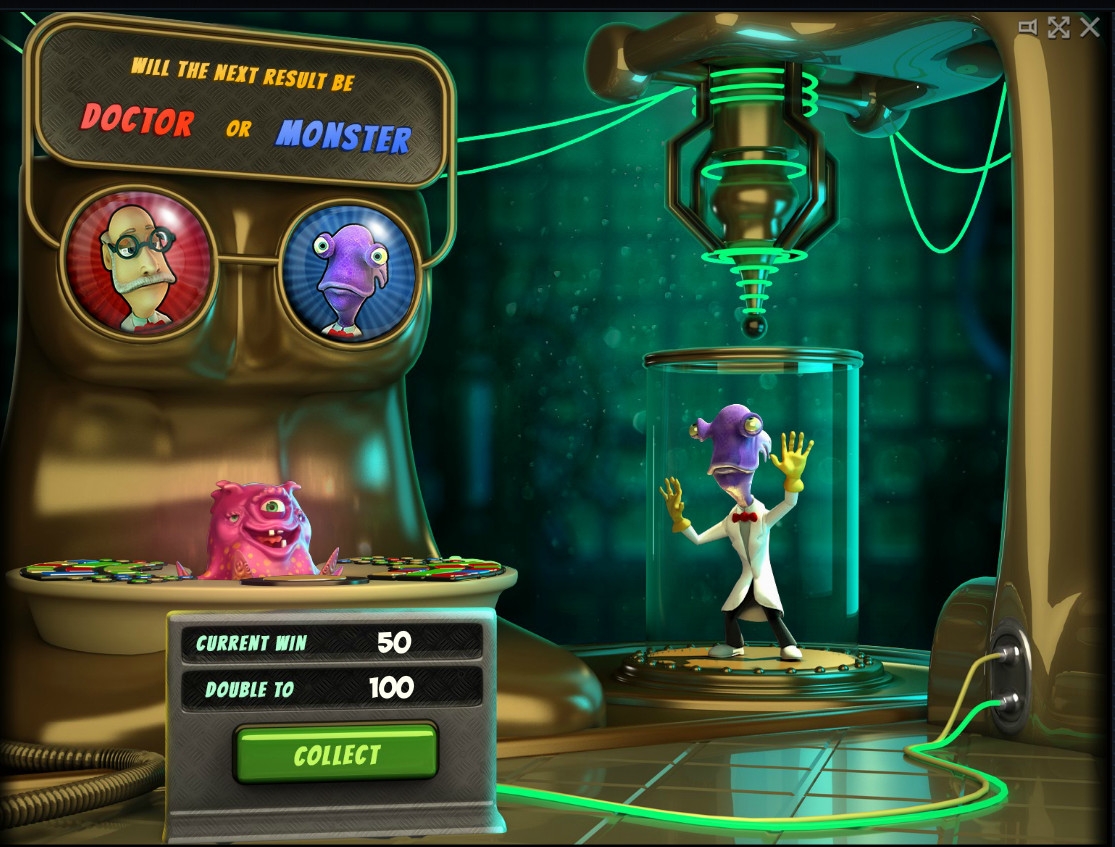Switch to fullscreen mode
This screenshot has height=847, width=1115.
(1058, 28)
